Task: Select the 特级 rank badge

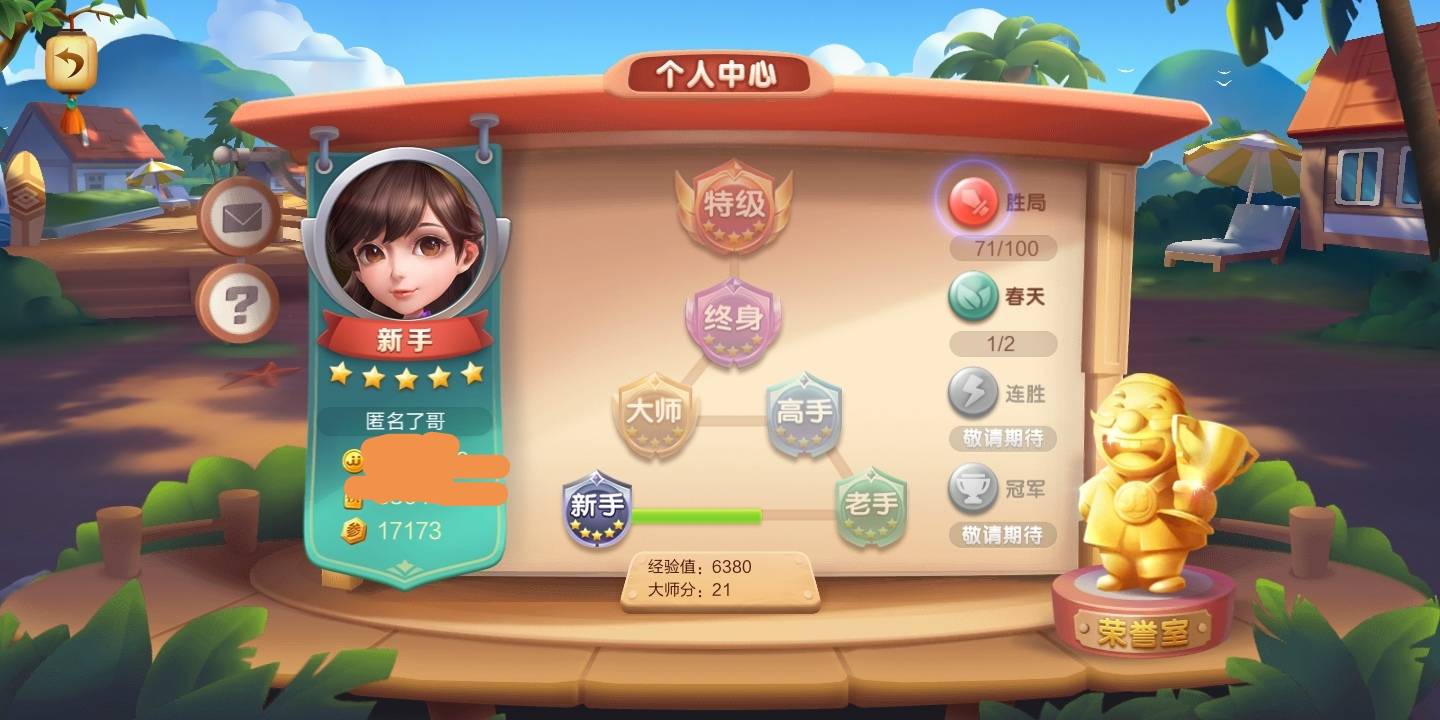Action: pos(734,207)
